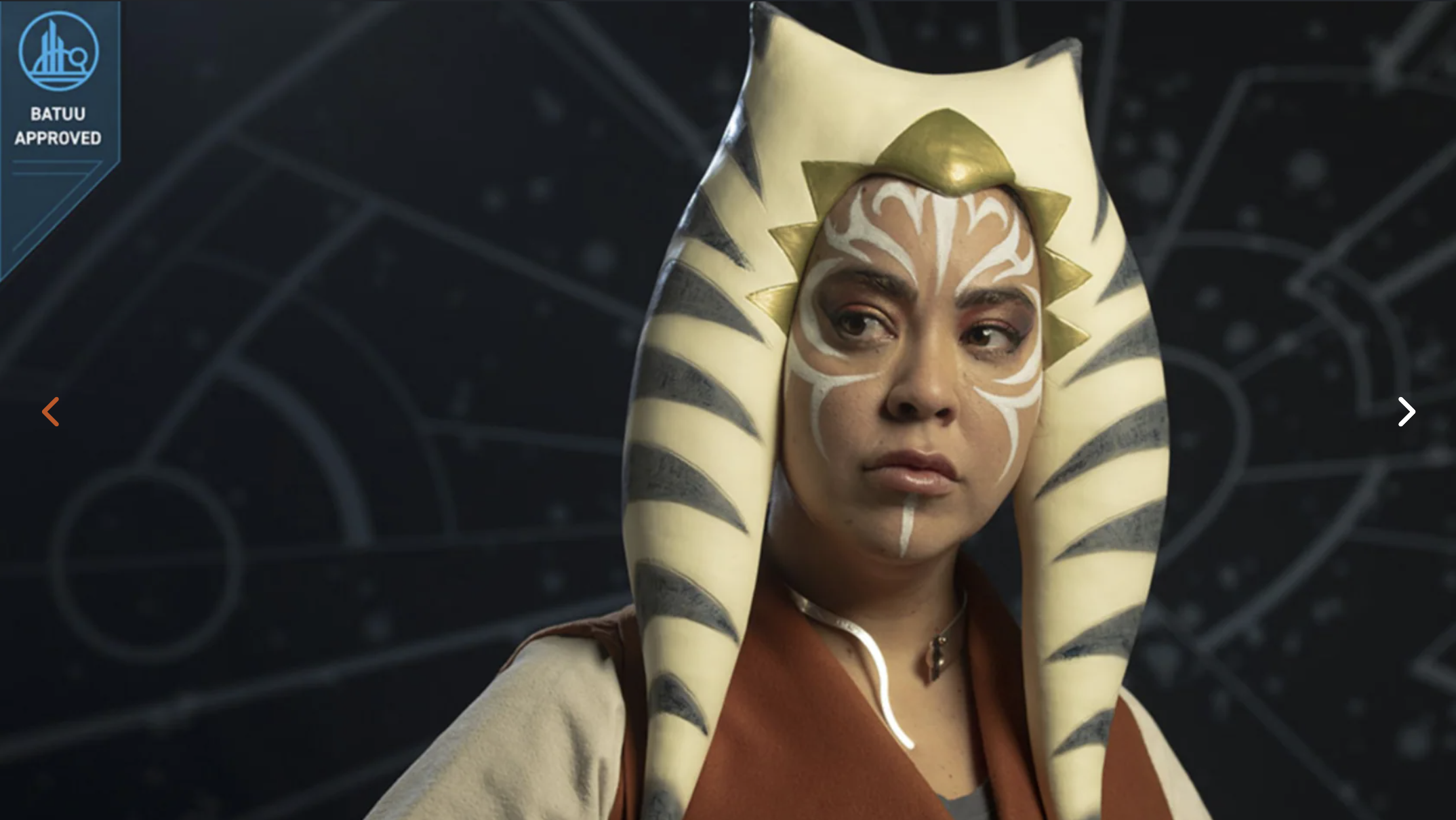Advance to the next carousel image
Image resolution: width=1456 pixels, height=820 pixels.
click(1406, 411)
